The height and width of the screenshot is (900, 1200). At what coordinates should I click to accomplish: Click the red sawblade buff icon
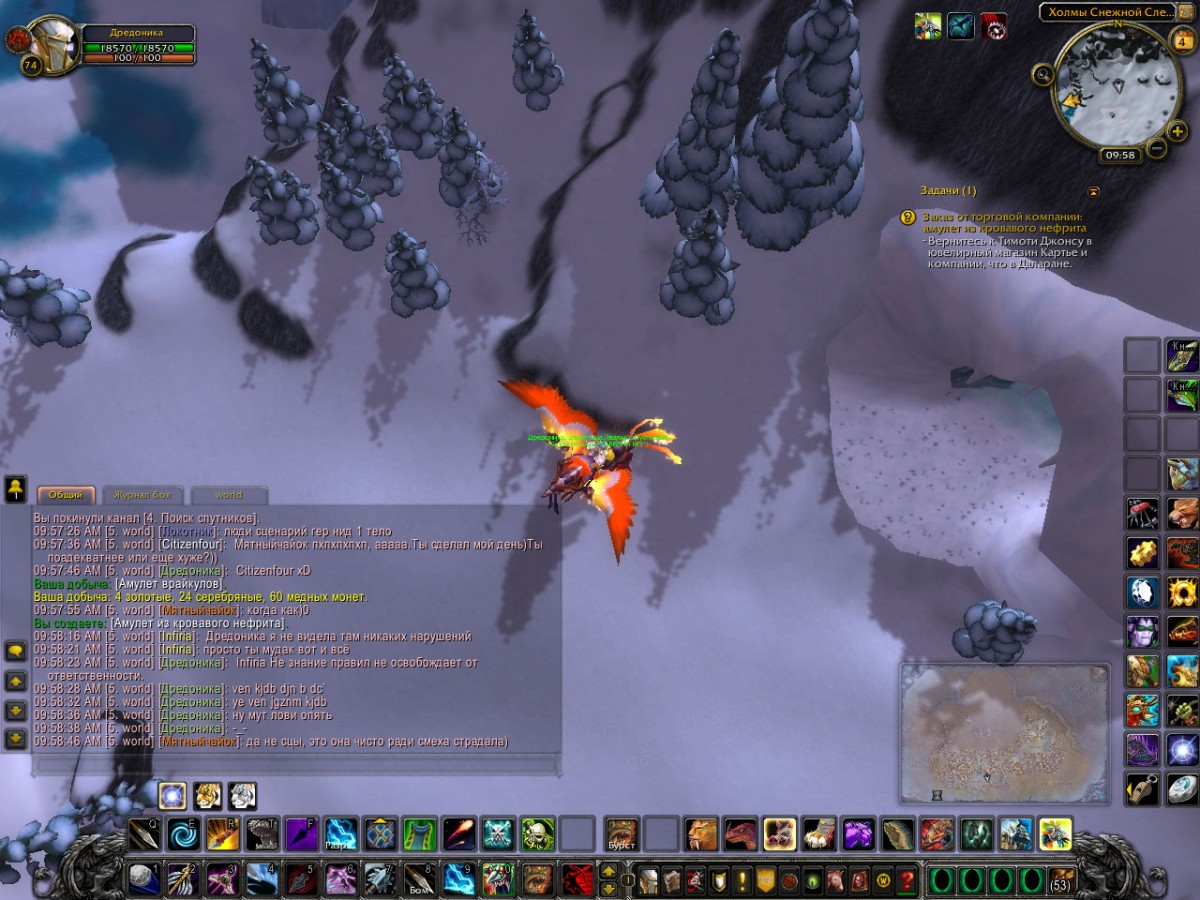click(993, 26)
